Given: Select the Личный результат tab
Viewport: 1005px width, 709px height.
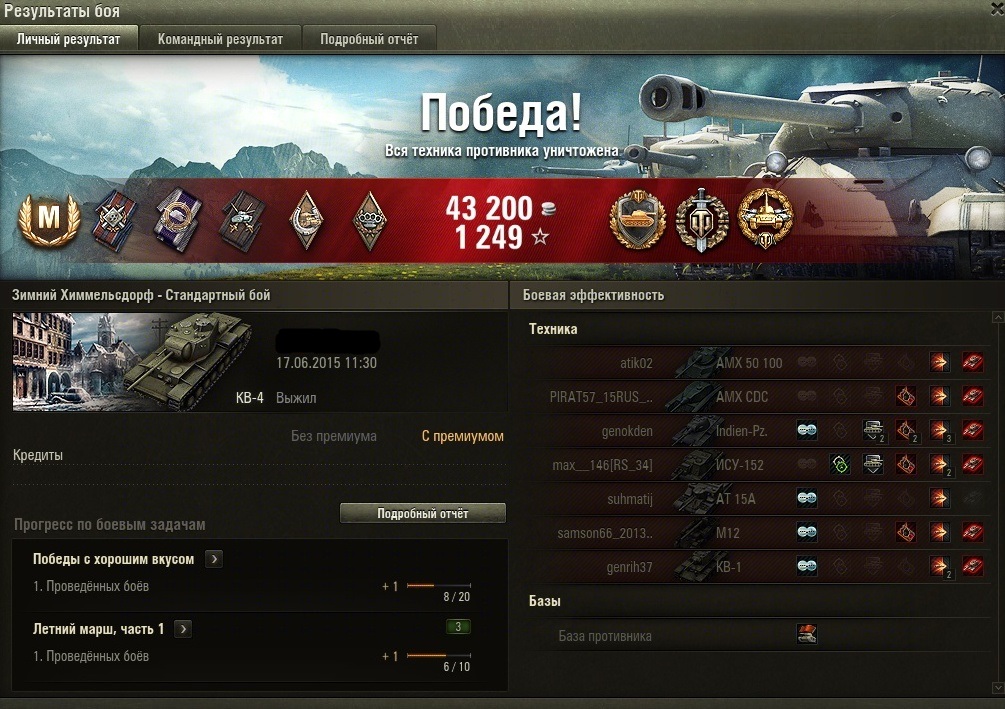Looking at the screenshot, I should point(69,39).
